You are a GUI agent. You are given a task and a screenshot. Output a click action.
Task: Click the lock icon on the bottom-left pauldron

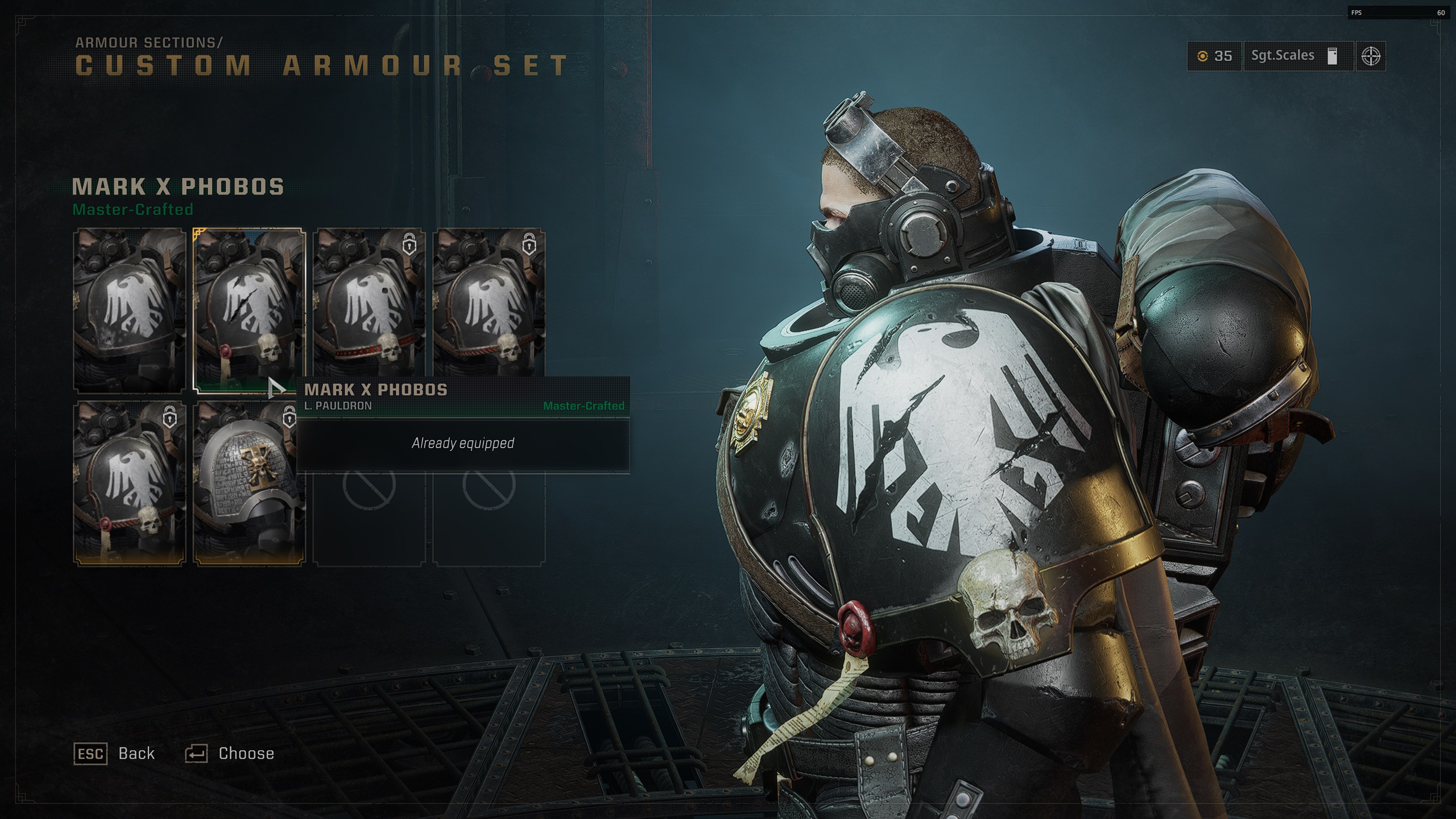(171, 417)
